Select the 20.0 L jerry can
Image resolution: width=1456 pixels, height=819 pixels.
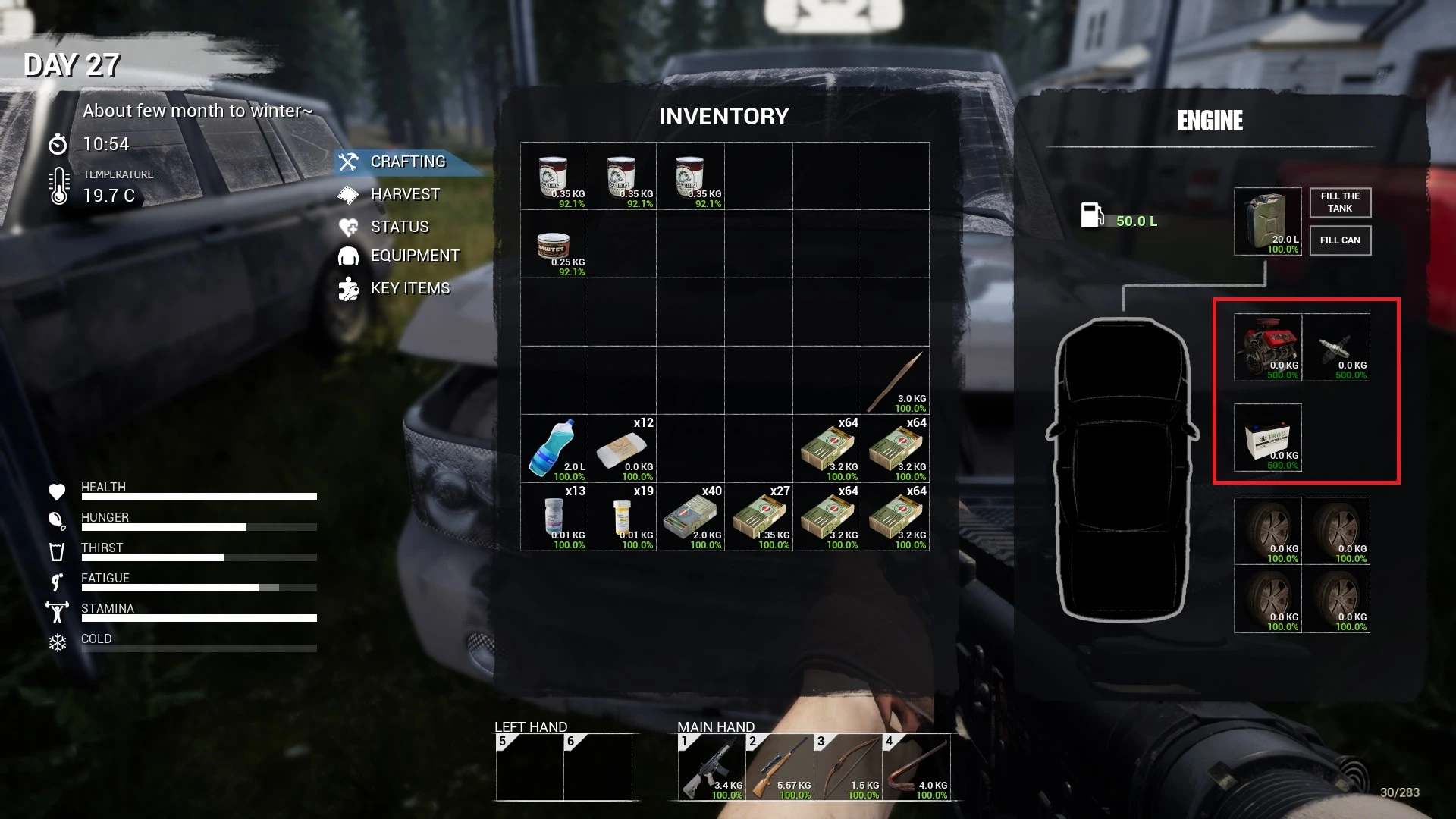click(1266, 222)
